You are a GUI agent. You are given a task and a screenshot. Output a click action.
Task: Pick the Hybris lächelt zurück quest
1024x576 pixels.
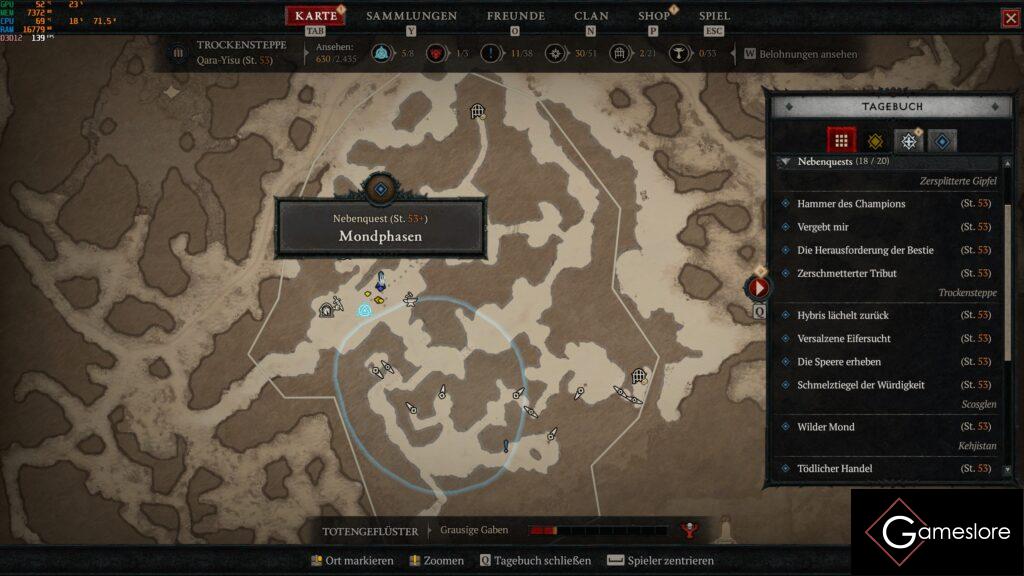[842, 316]
